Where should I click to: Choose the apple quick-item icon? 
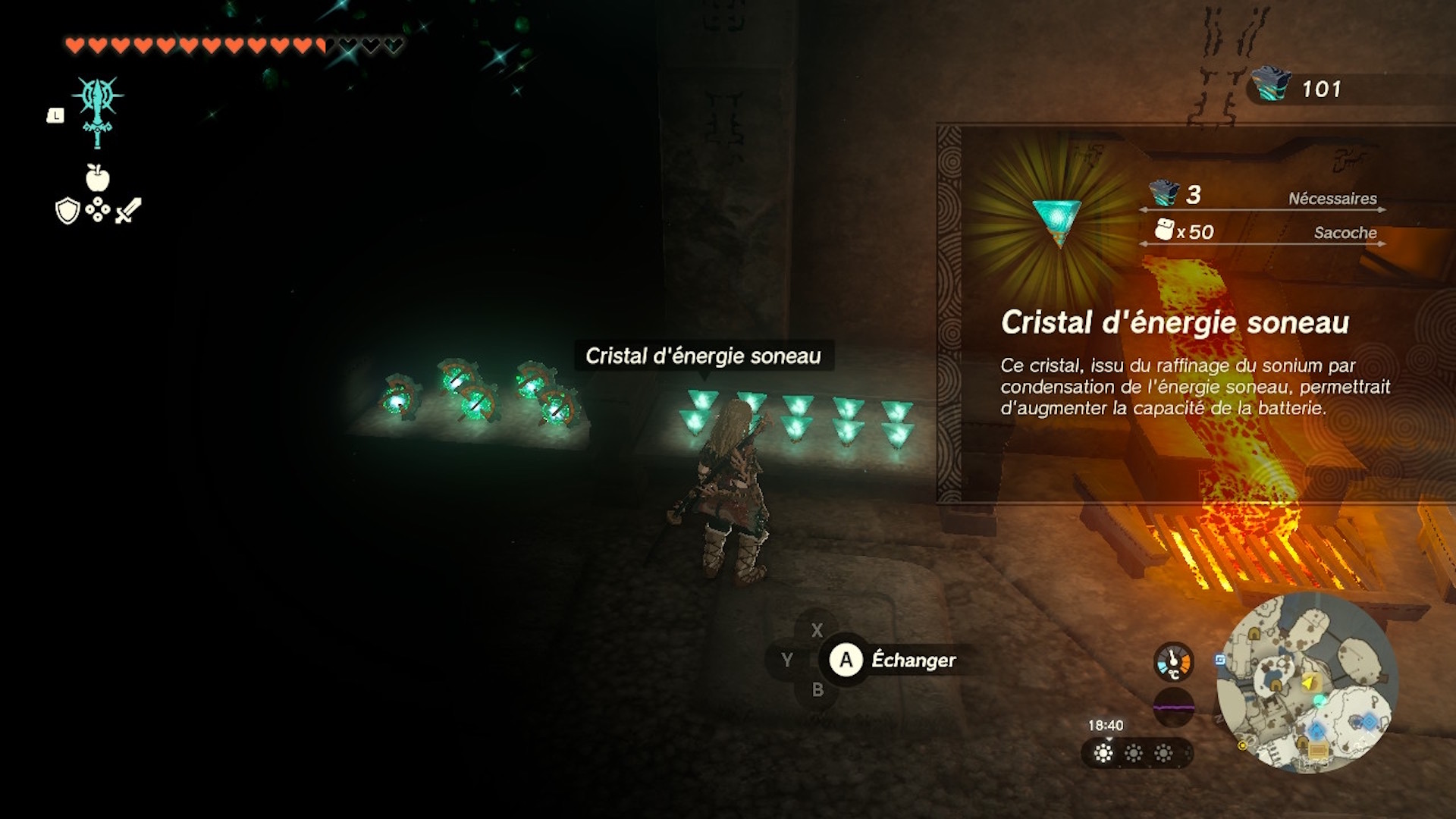click(x=97, y=178)
